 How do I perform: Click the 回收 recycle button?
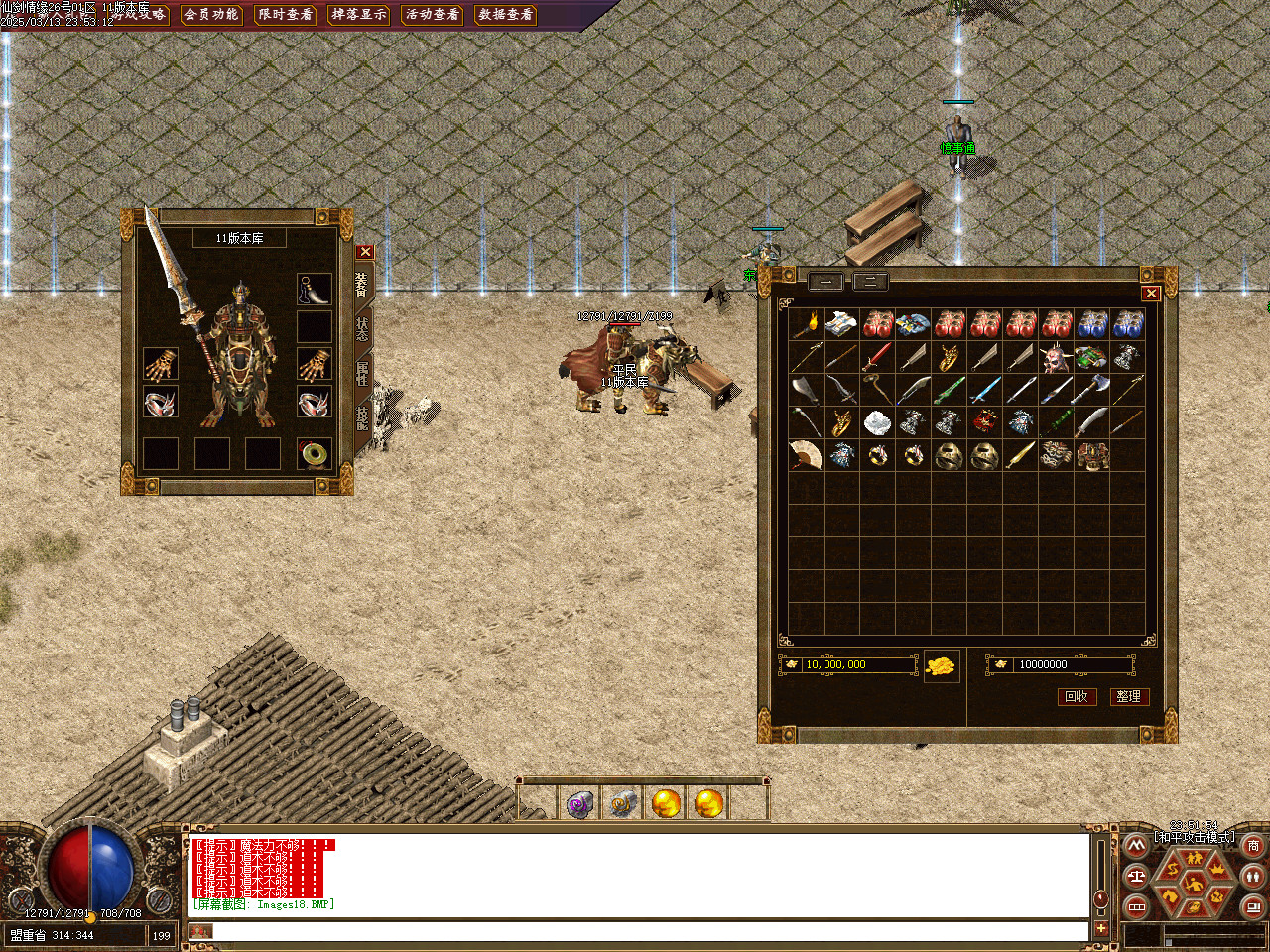click(1077, 696)
